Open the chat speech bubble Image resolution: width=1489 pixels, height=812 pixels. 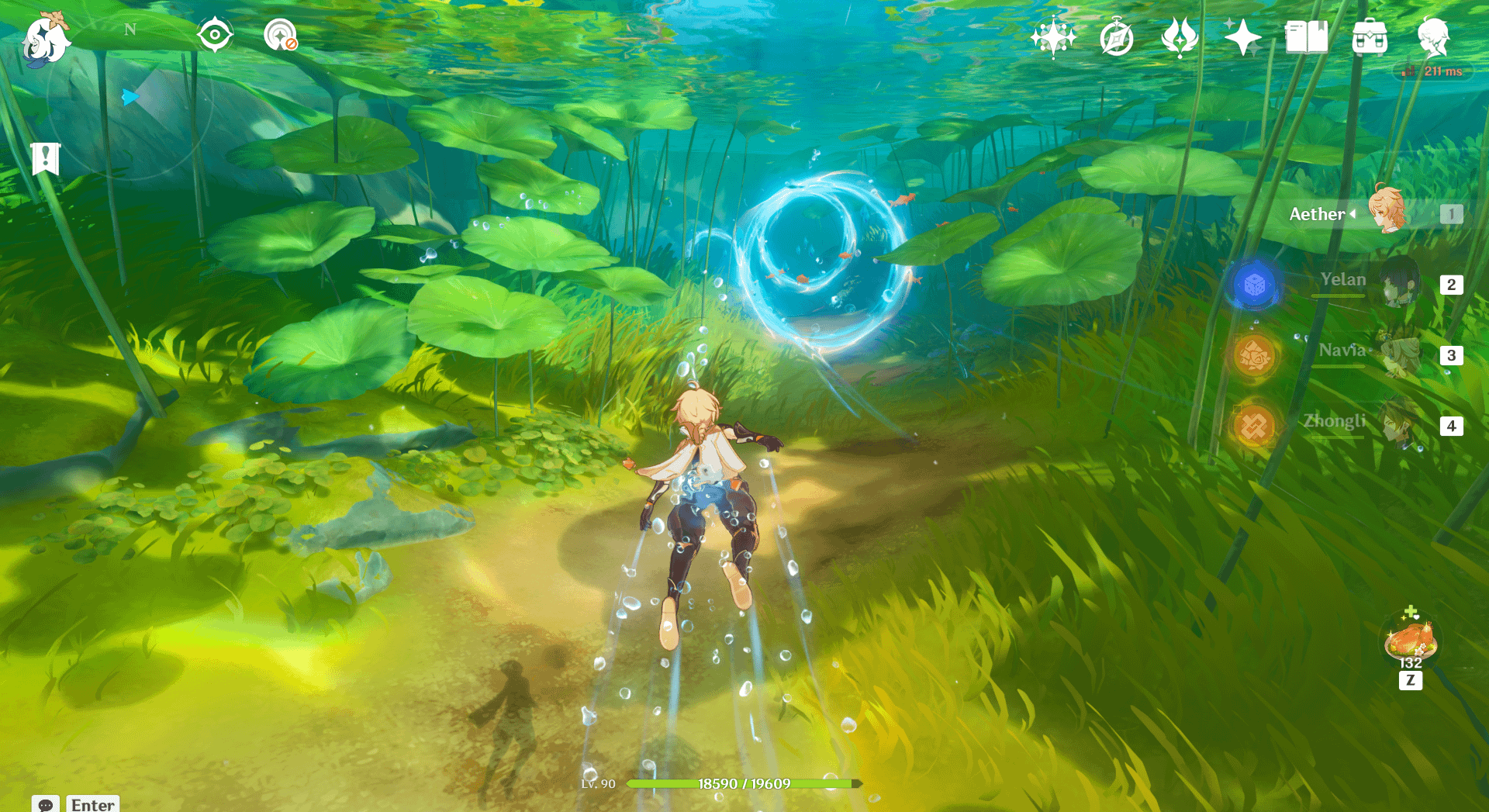pyautogui.click(x=46, y=804)
